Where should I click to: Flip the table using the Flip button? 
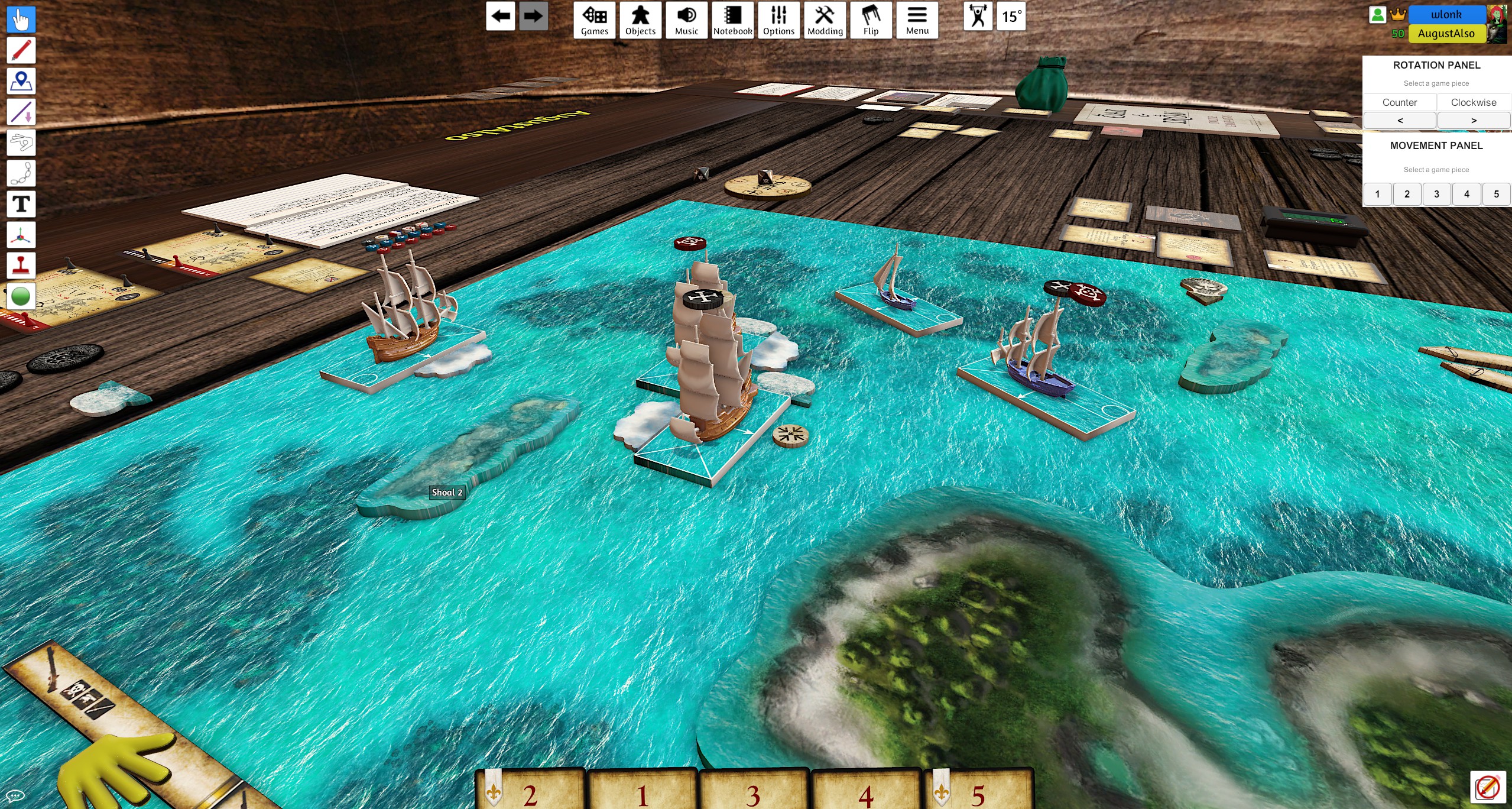tap(871, 20)
